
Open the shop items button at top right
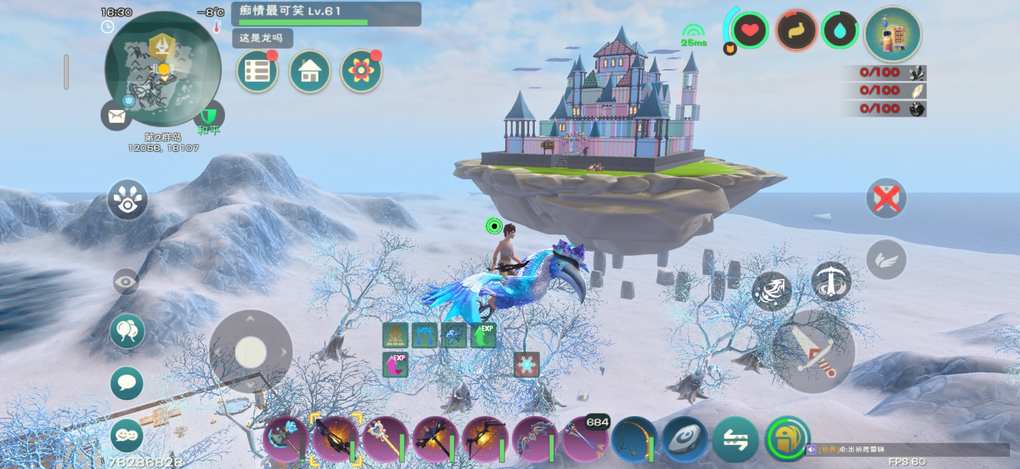click(892, 35)
